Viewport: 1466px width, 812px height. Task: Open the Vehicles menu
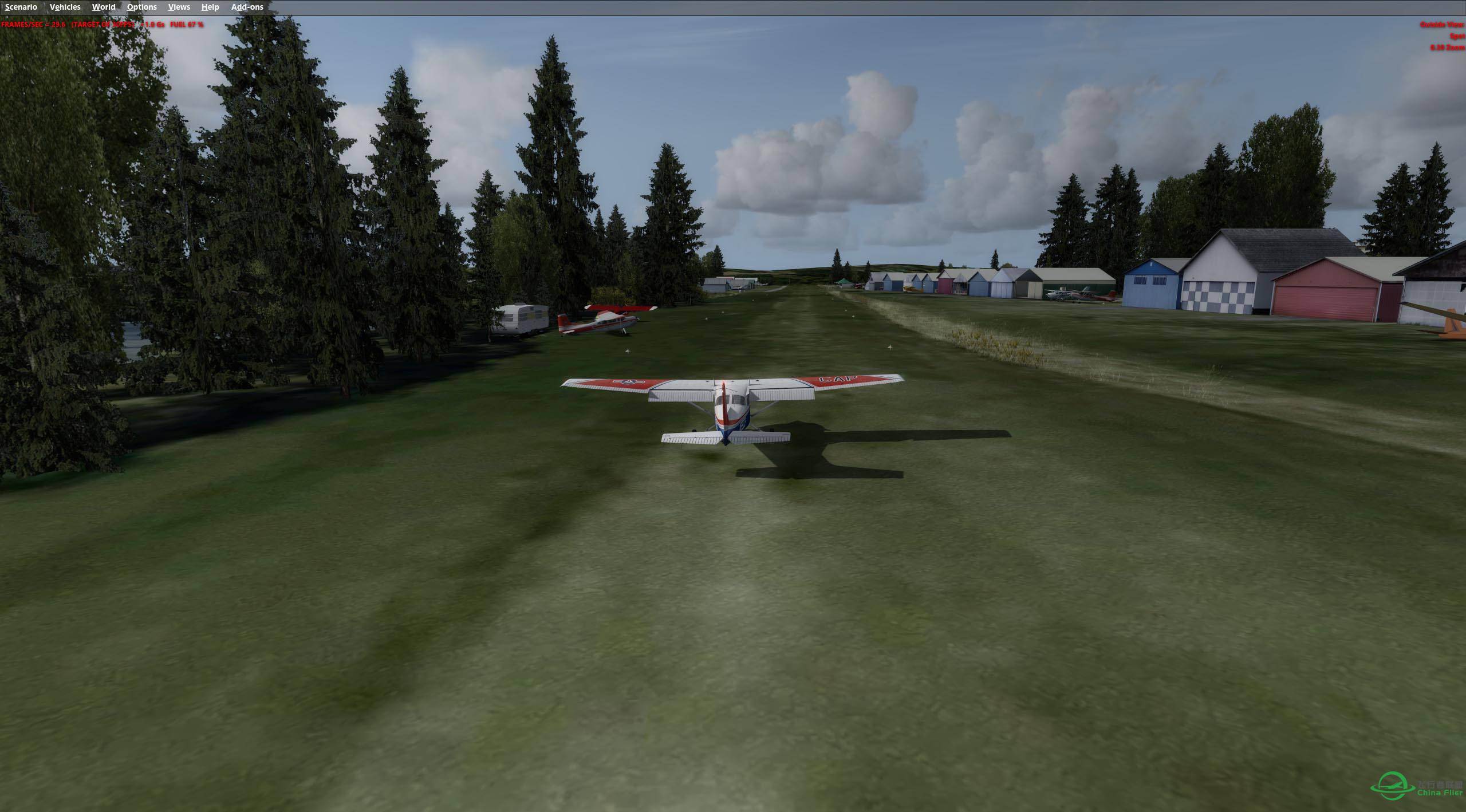[65, 7]
